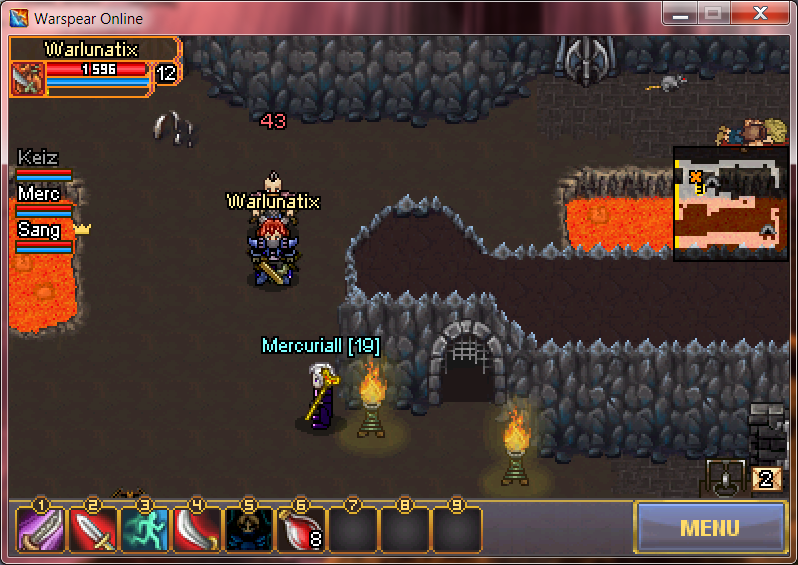Screen dimensions: 798x565
Task: Use the purple sword skill in slot 1
Action: (42, 530)
